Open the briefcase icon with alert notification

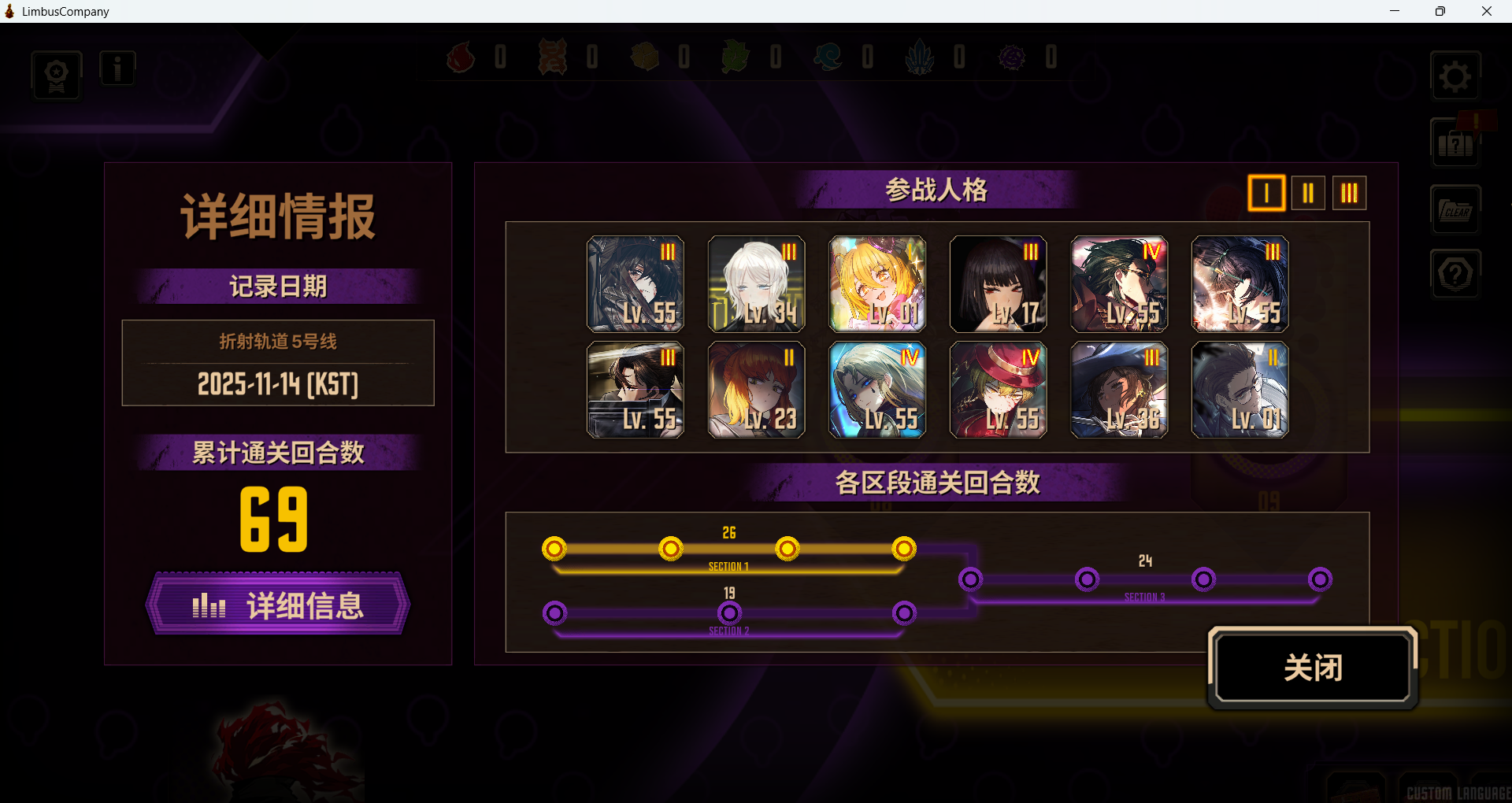point(1455,144)
